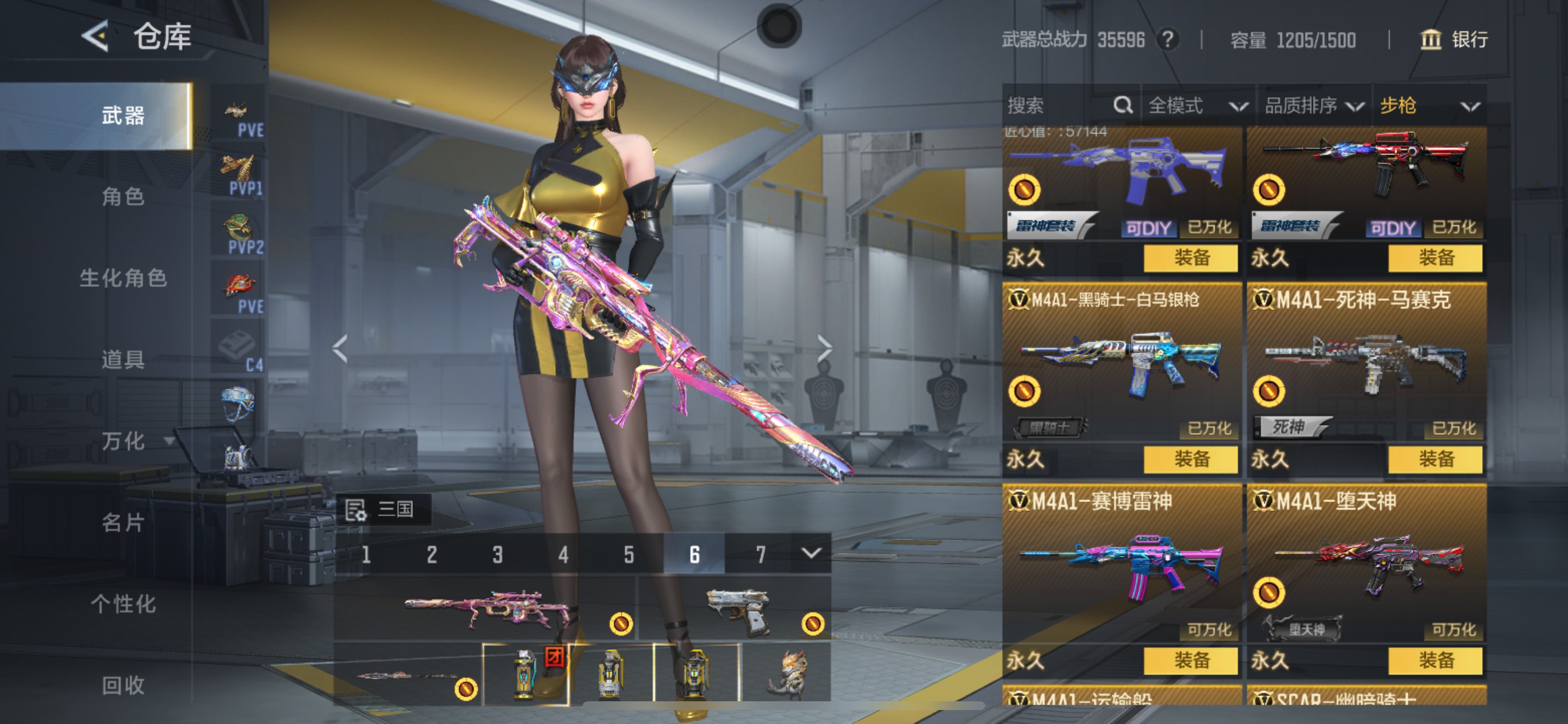Go back from the 仓库 warehouse screen

tap(96, 36)
